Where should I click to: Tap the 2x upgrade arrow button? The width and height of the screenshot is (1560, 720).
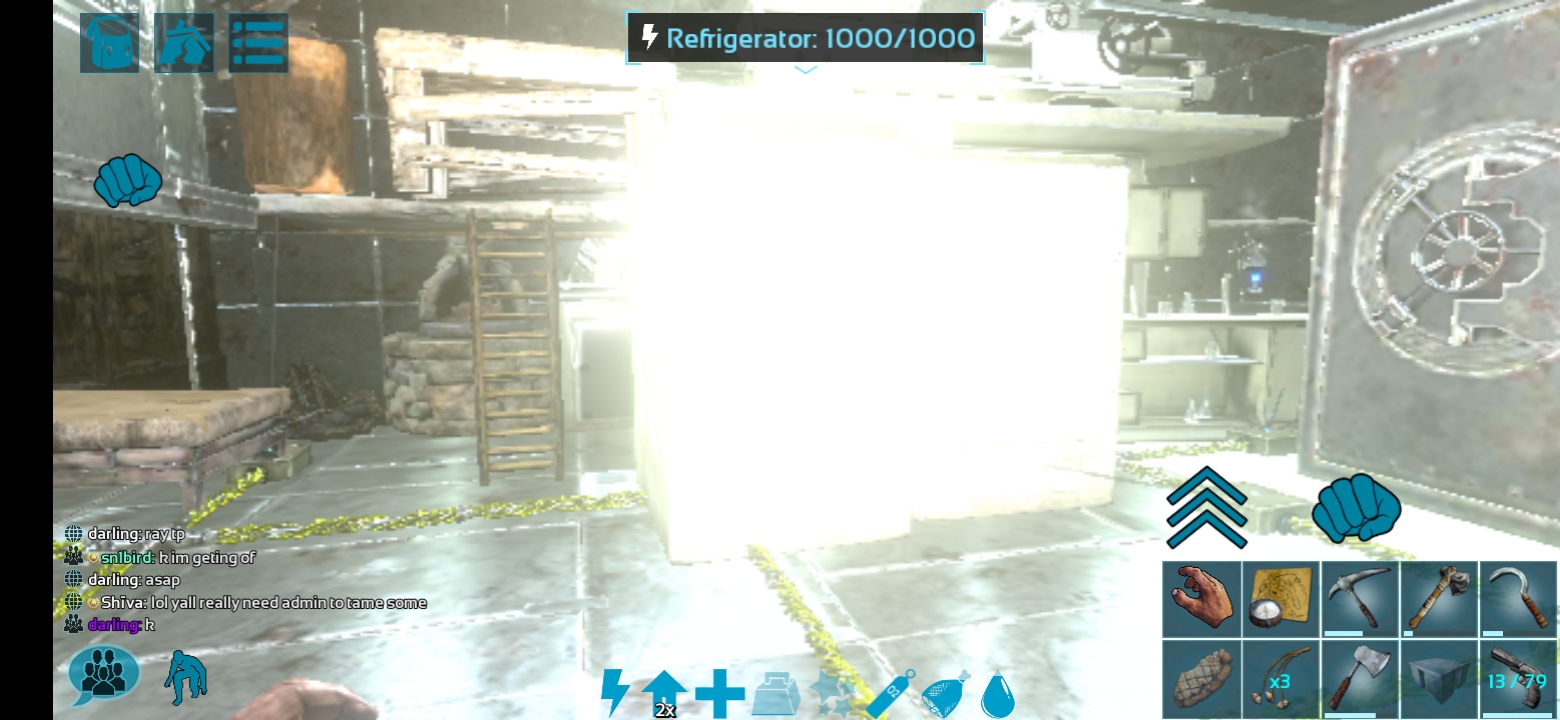click(x=666, y=690)
